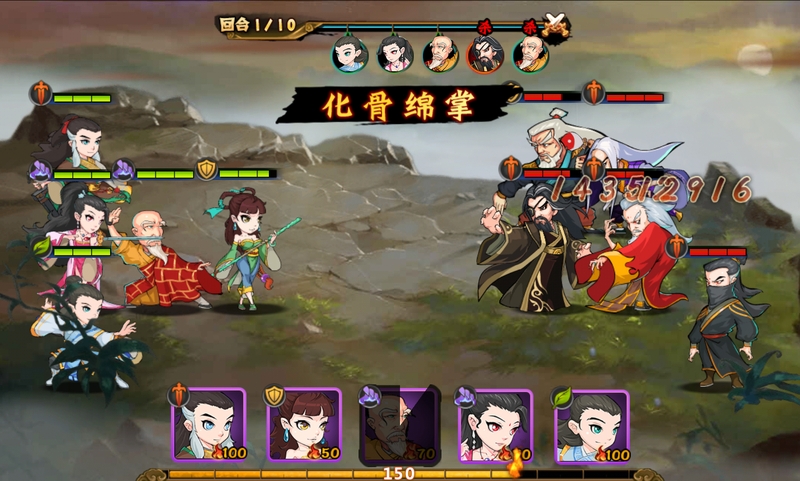The width and height of the screenshot is (800, 481).
Task: Pick the pink-dressed woman turn-order portrait
Action: (x=395, y=54)
